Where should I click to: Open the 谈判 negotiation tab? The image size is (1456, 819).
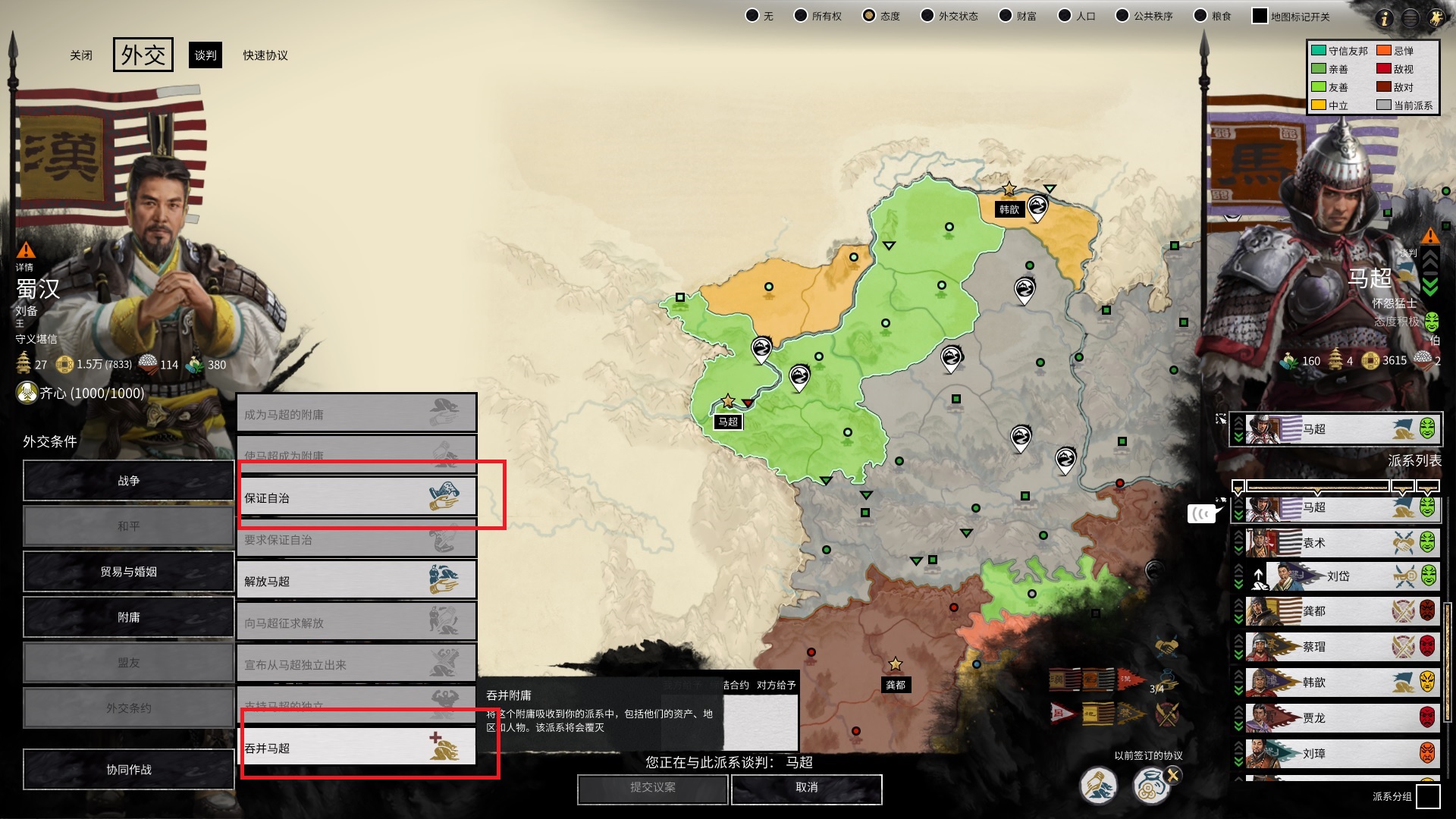click(206, 55)
